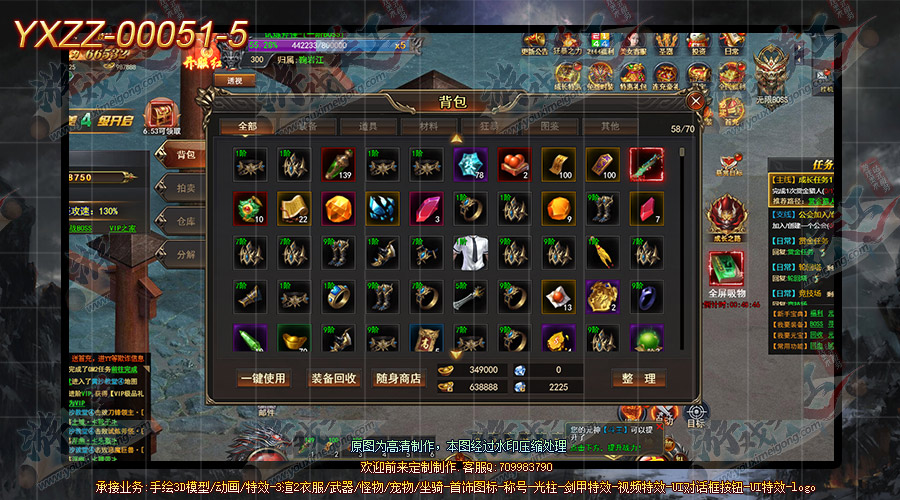900x500 pixels.
Task: Choose the blue crystal cluster slot
Action: point(382,209)
